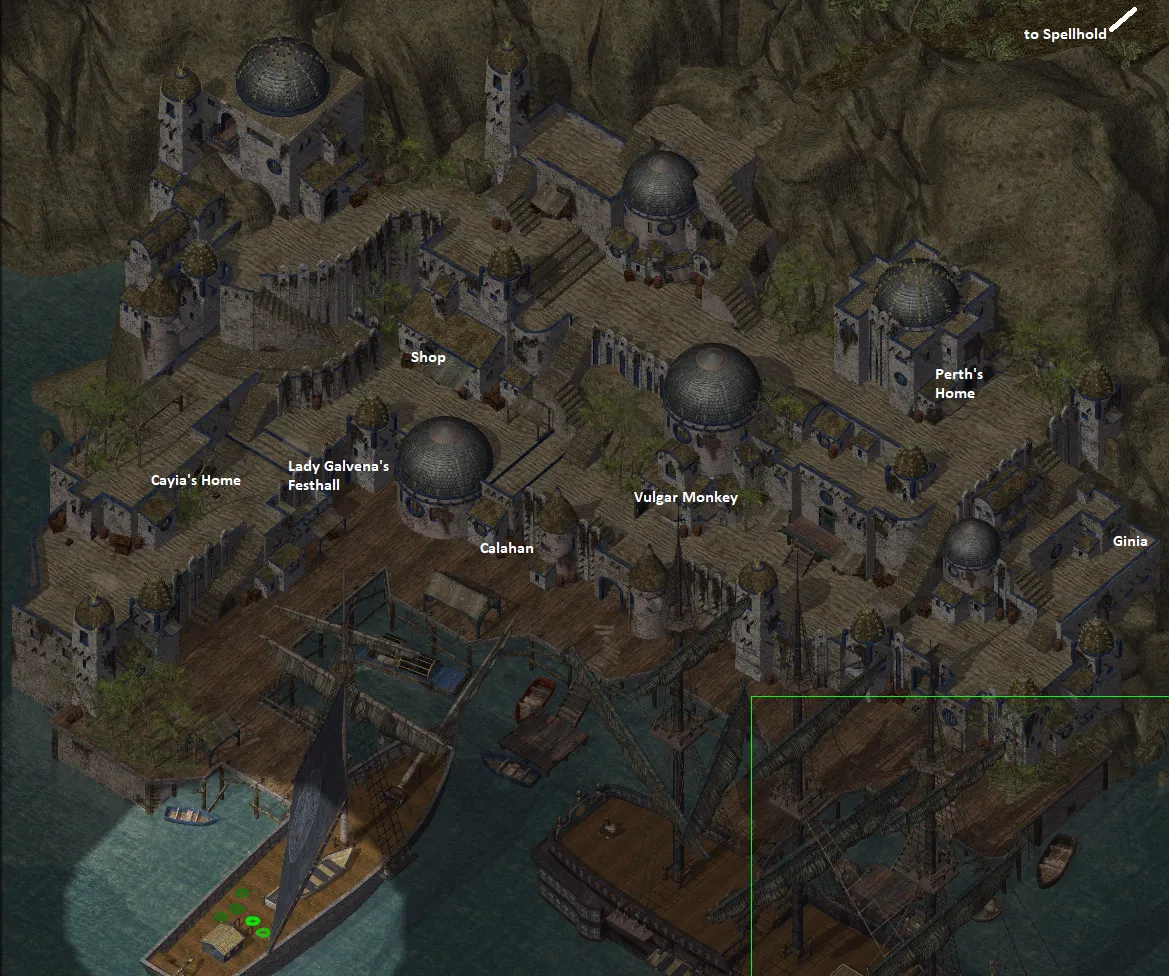Screen dimensions: 1169x976
Task: Select the Perth's Home map marker
Action: pyautogui.click(x=958, y=384)
